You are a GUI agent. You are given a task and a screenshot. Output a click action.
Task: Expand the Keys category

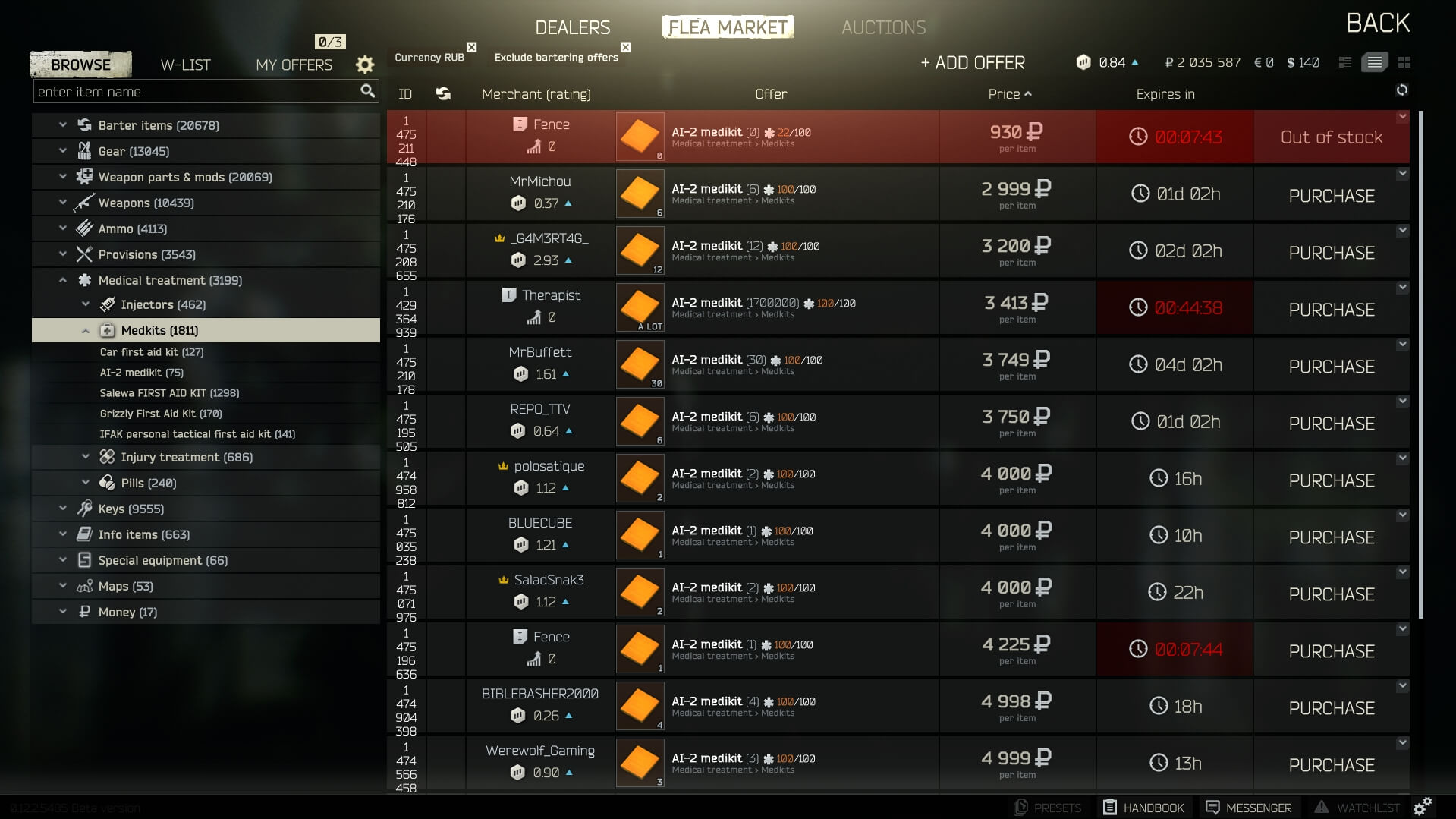tap(62, 509)
